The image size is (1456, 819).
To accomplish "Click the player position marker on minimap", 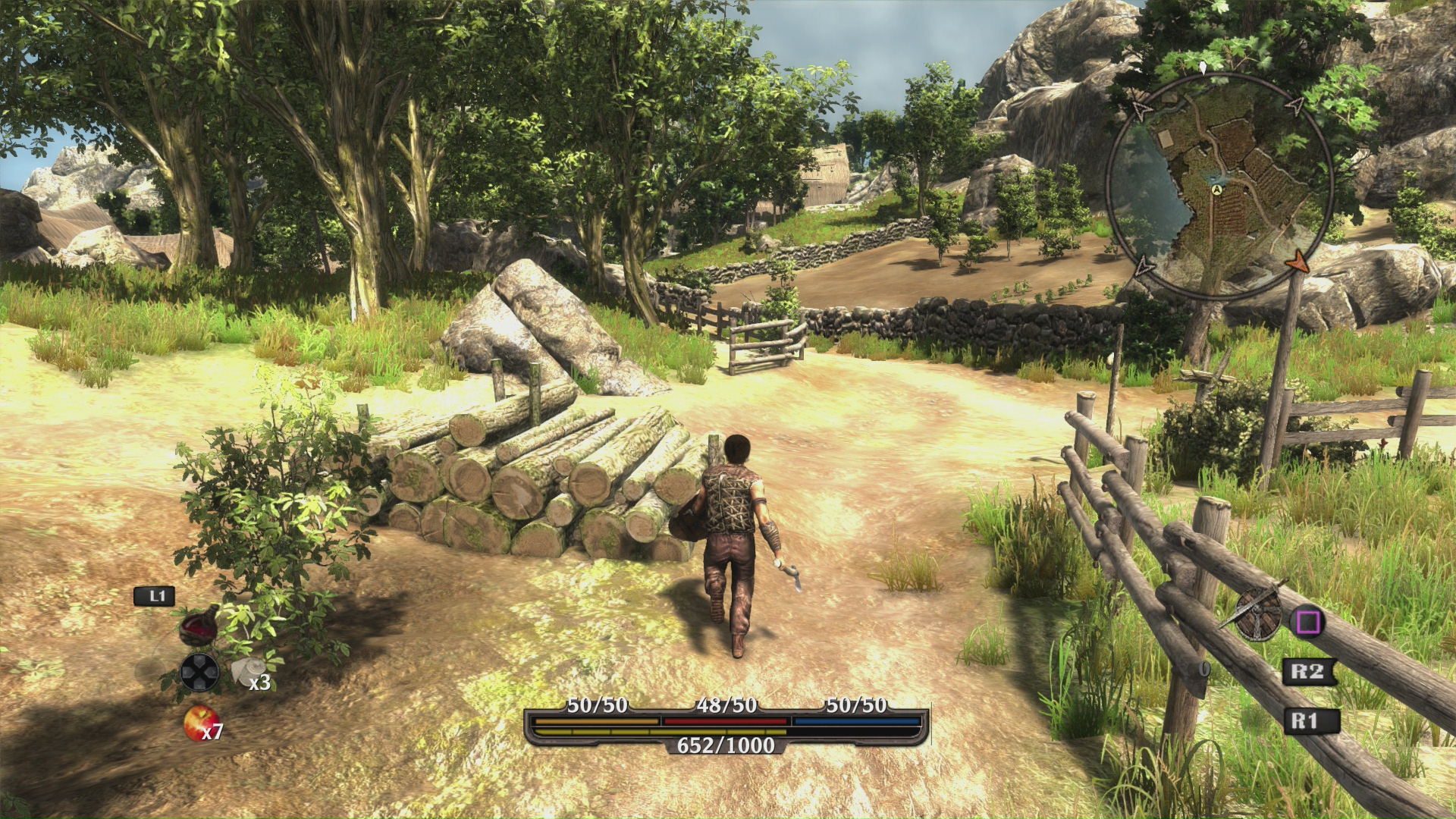I will pyautogui.click(x=1217, y=190).
